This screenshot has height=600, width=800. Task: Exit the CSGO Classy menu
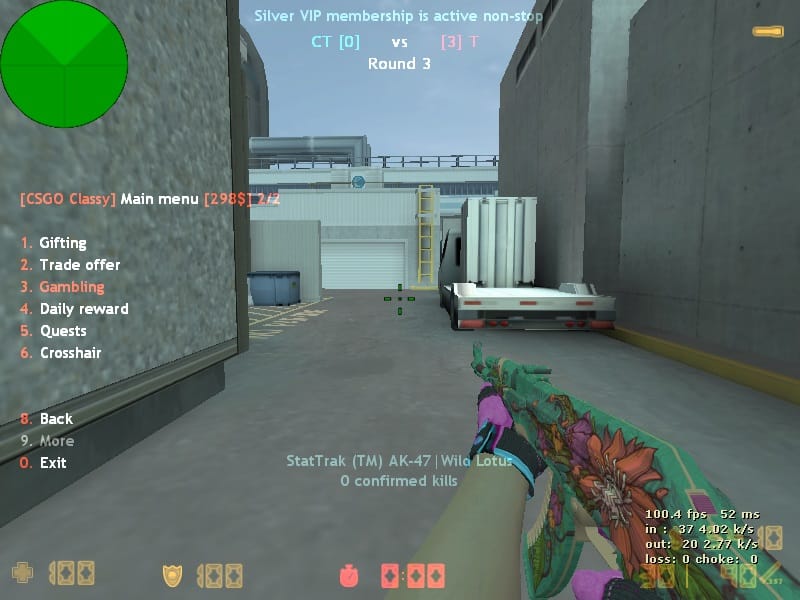(x=53, y=463)
